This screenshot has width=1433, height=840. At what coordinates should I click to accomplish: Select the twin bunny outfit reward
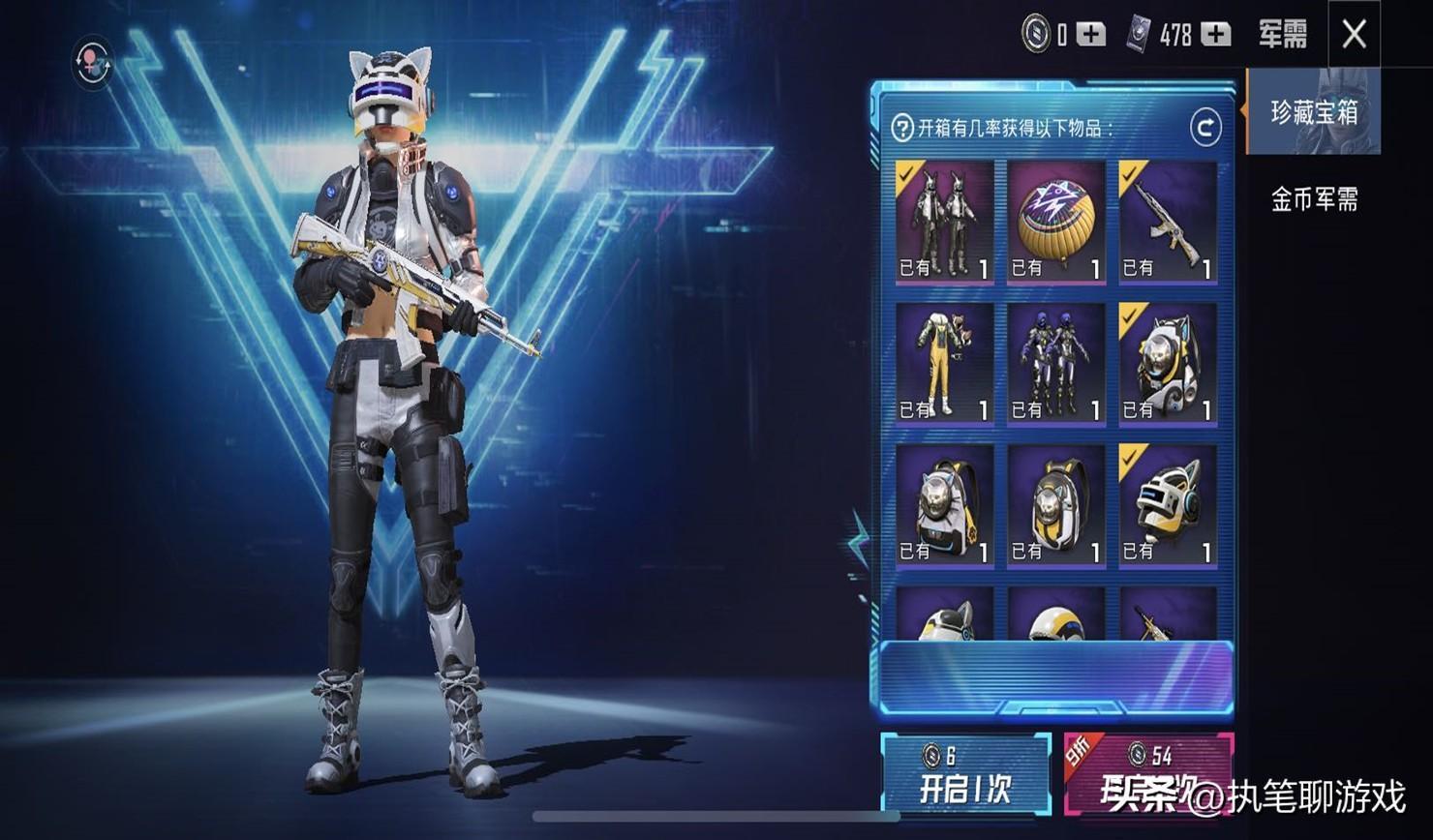[x=944, y=222]
